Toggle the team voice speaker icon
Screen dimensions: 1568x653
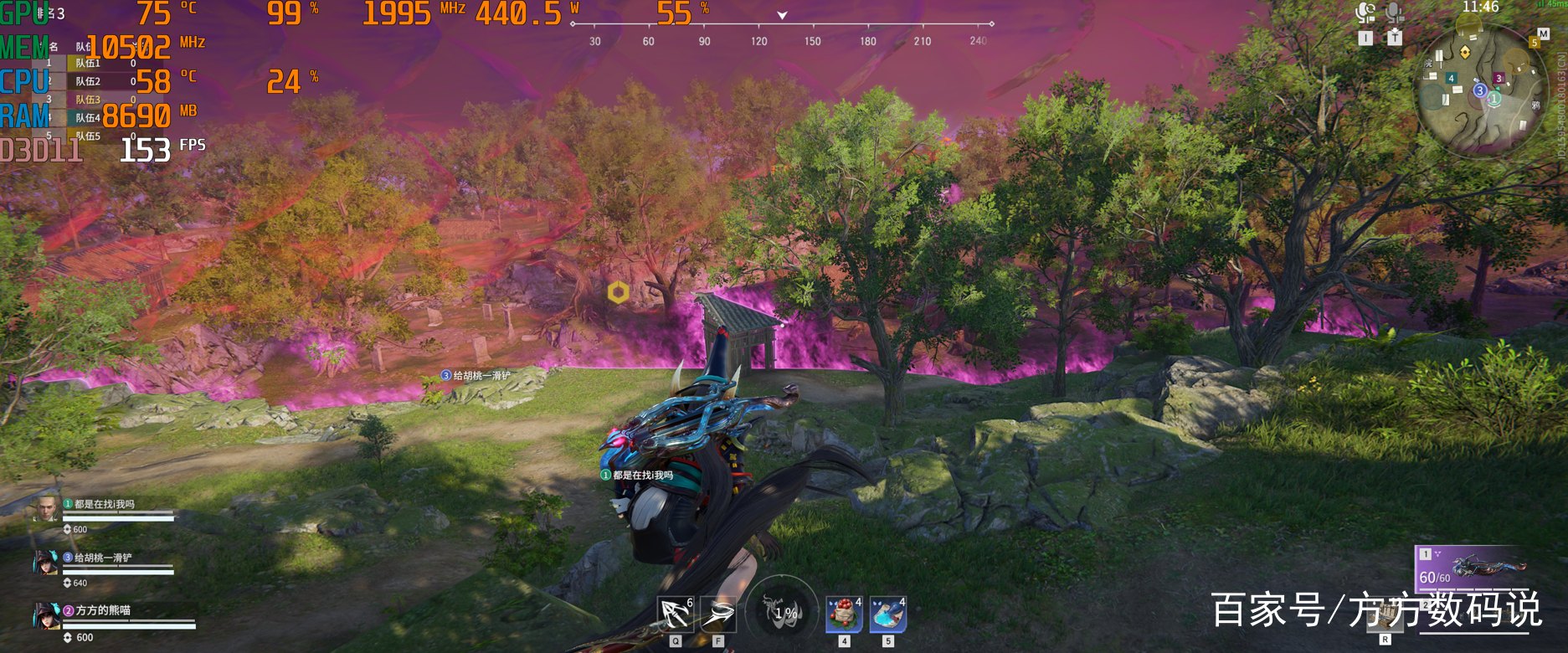[x=1365, y=13]
